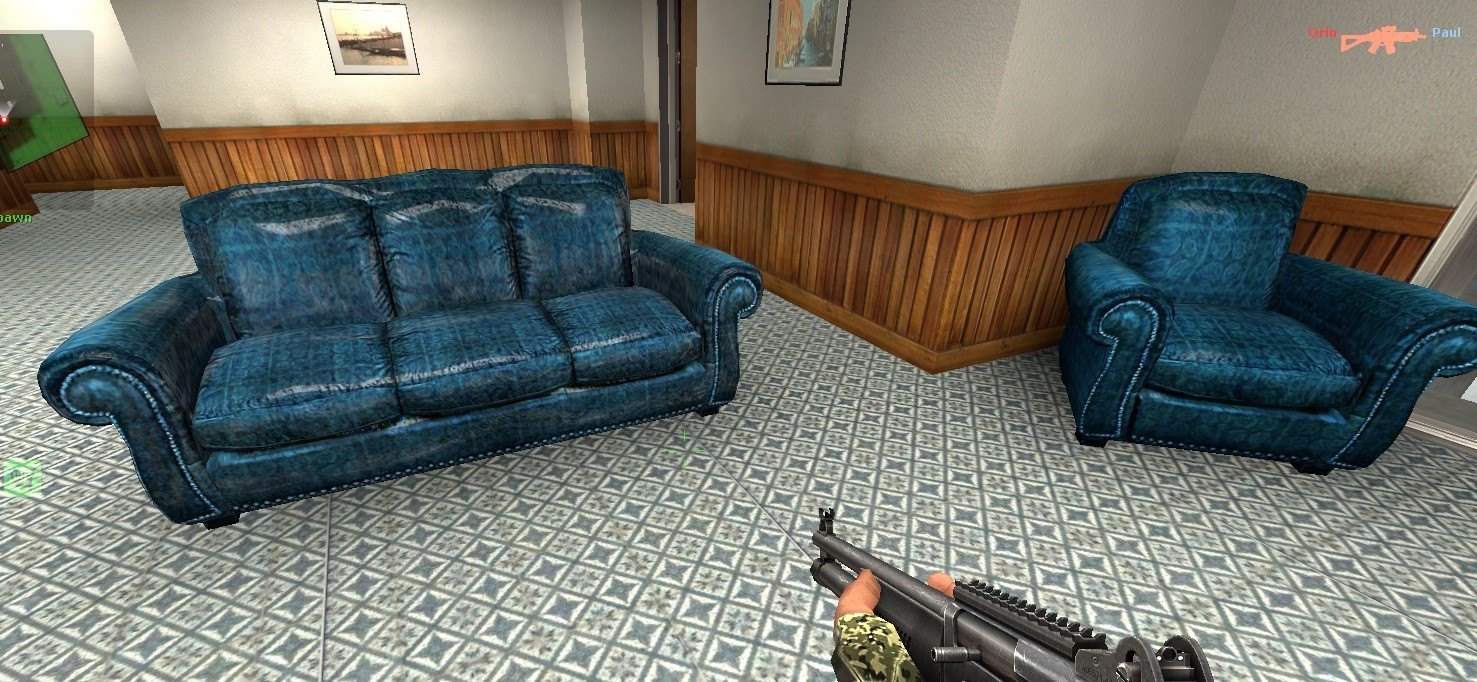Click the rifle icon in the kill feed
This screenshot has width=1477, height=682.
coord(1383,38)
